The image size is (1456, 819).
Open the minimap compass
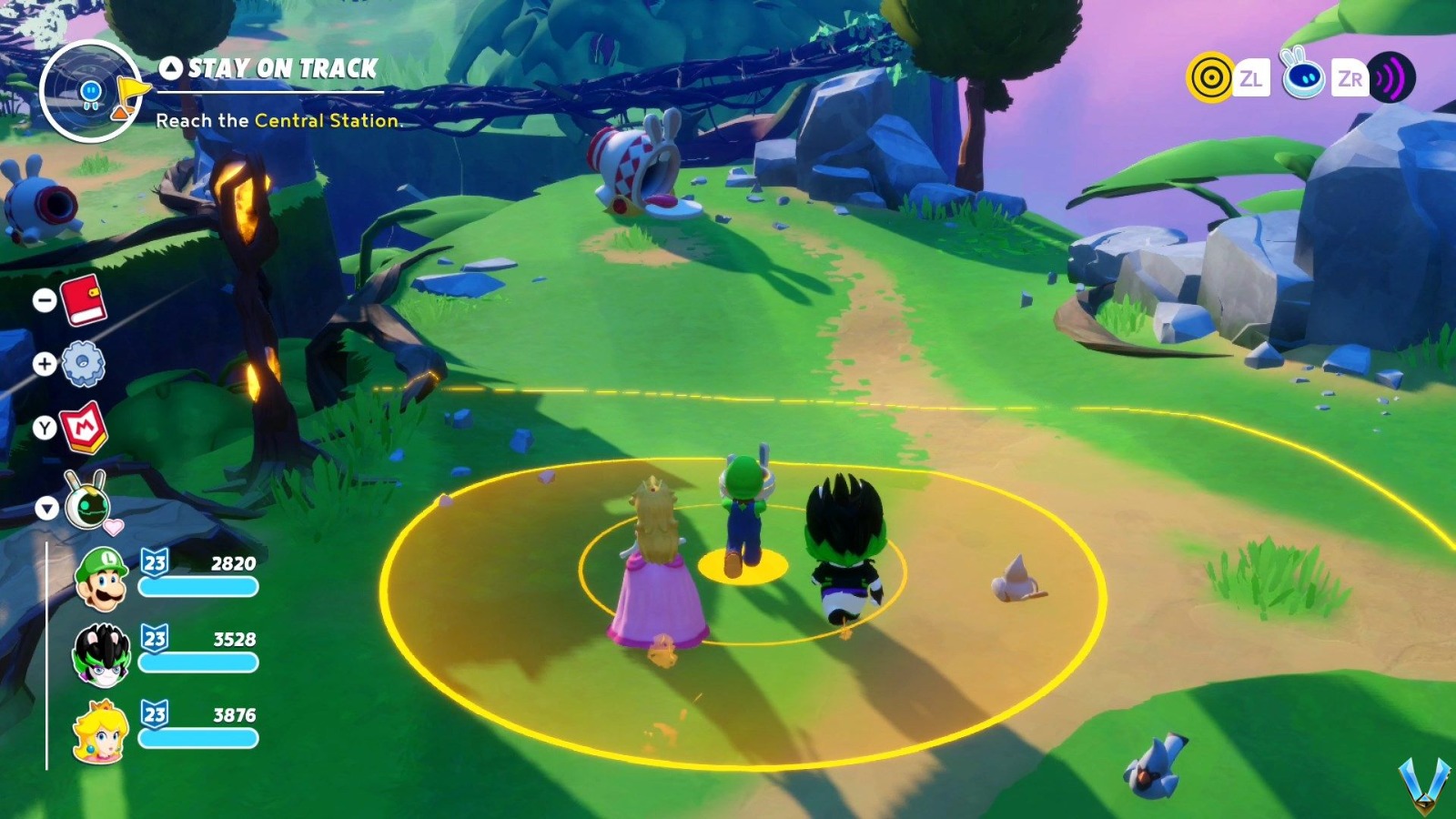(91, 91)
